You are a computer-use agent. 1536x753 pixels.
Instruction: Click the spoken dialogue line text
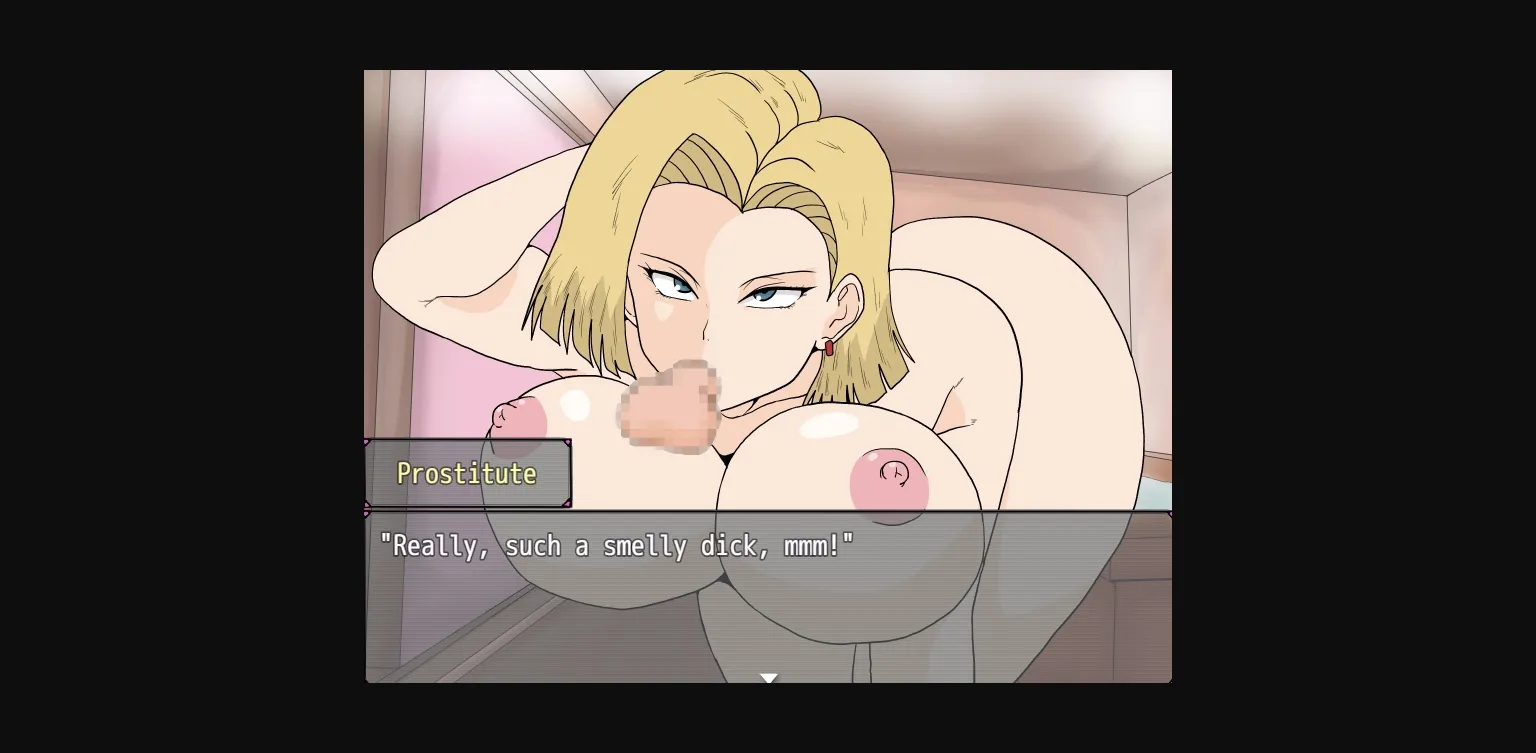click(616, 546)
